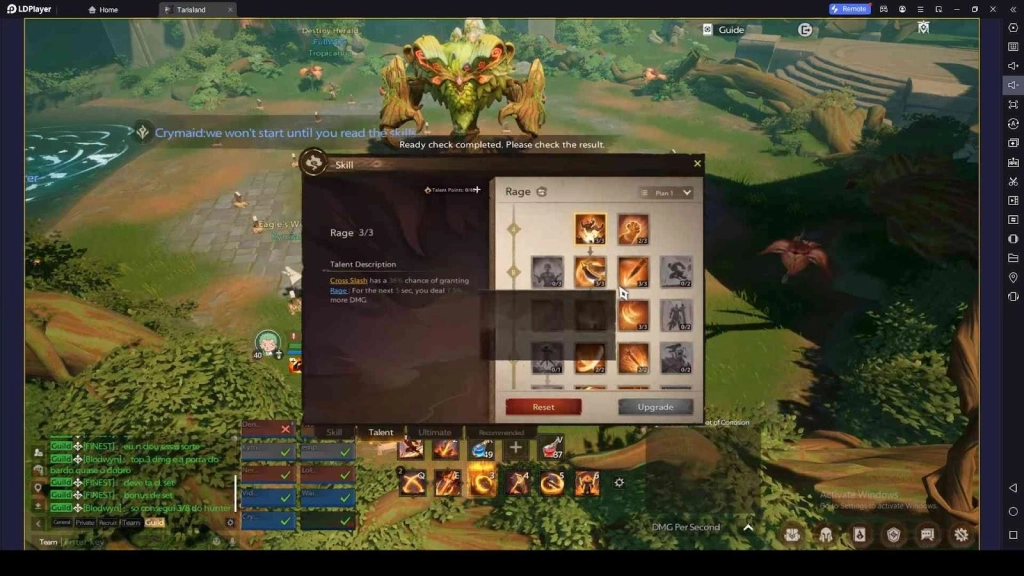Open the helmet equipment icon
Screen dimensions: 1024x576
coord(826,535)
